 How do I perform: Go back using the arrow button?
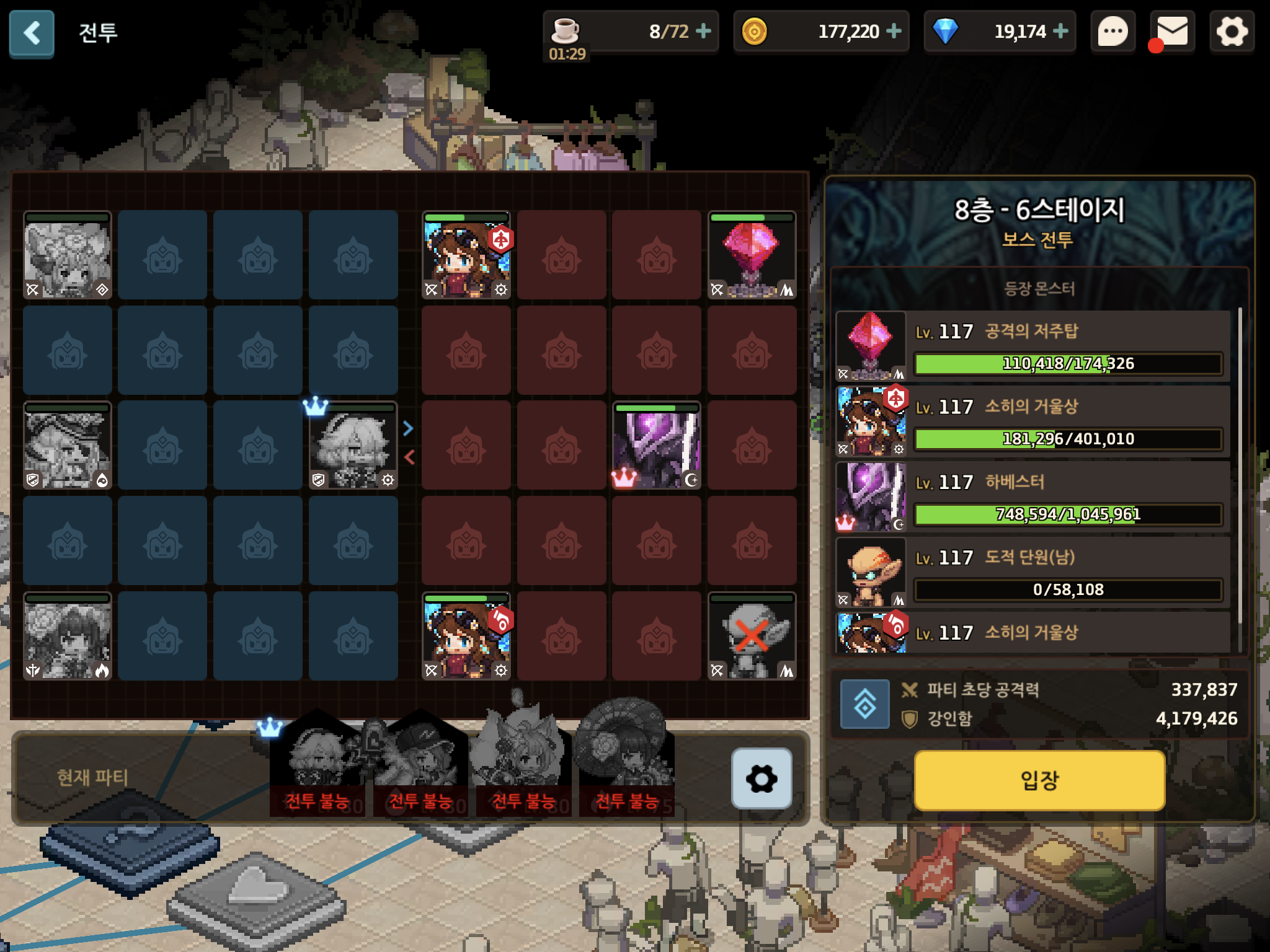tap(32, 33)
